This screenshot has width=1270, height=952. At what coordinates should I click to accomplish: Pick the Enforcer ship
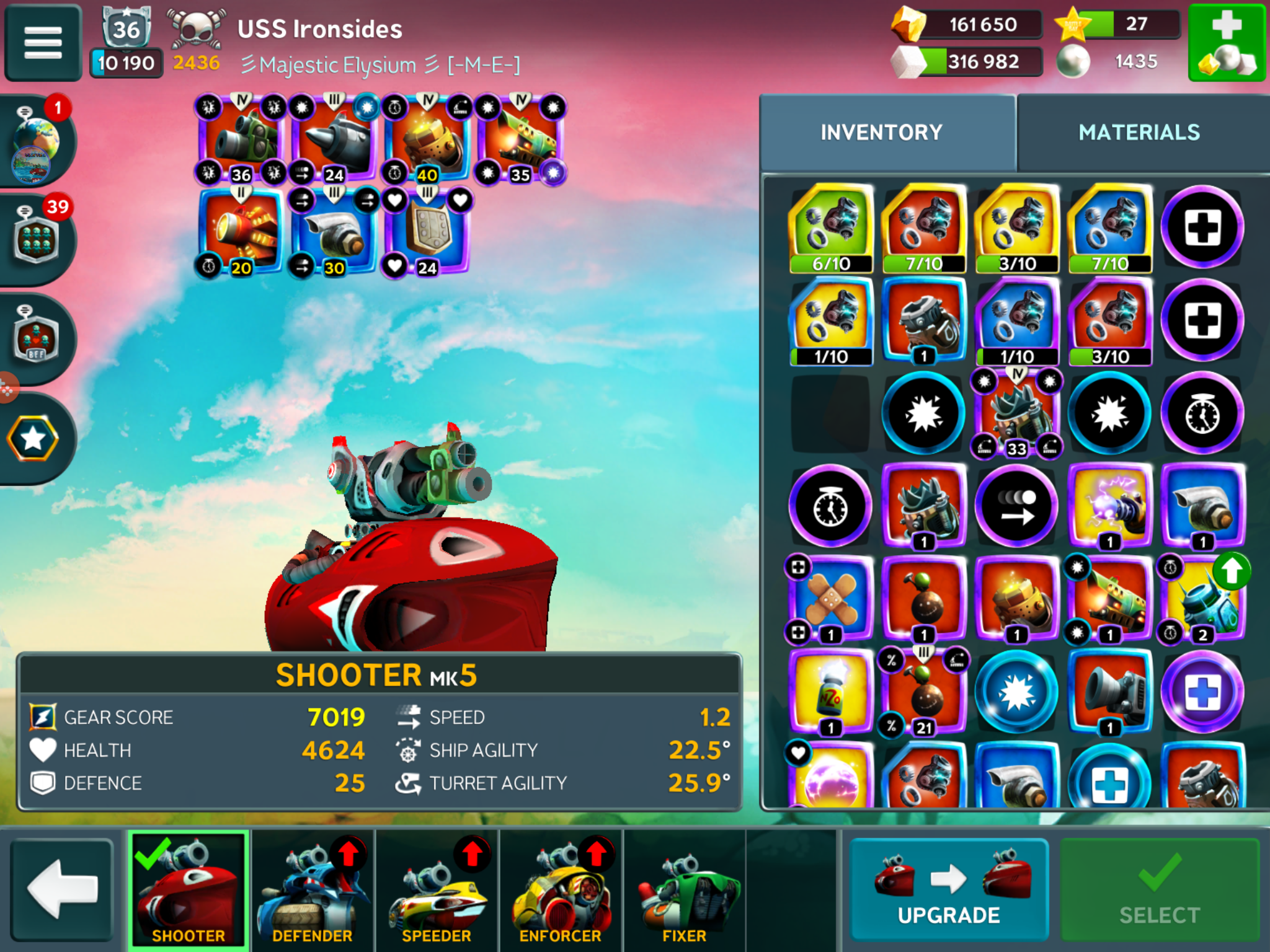pyautogui.click(x=561, y=889)
